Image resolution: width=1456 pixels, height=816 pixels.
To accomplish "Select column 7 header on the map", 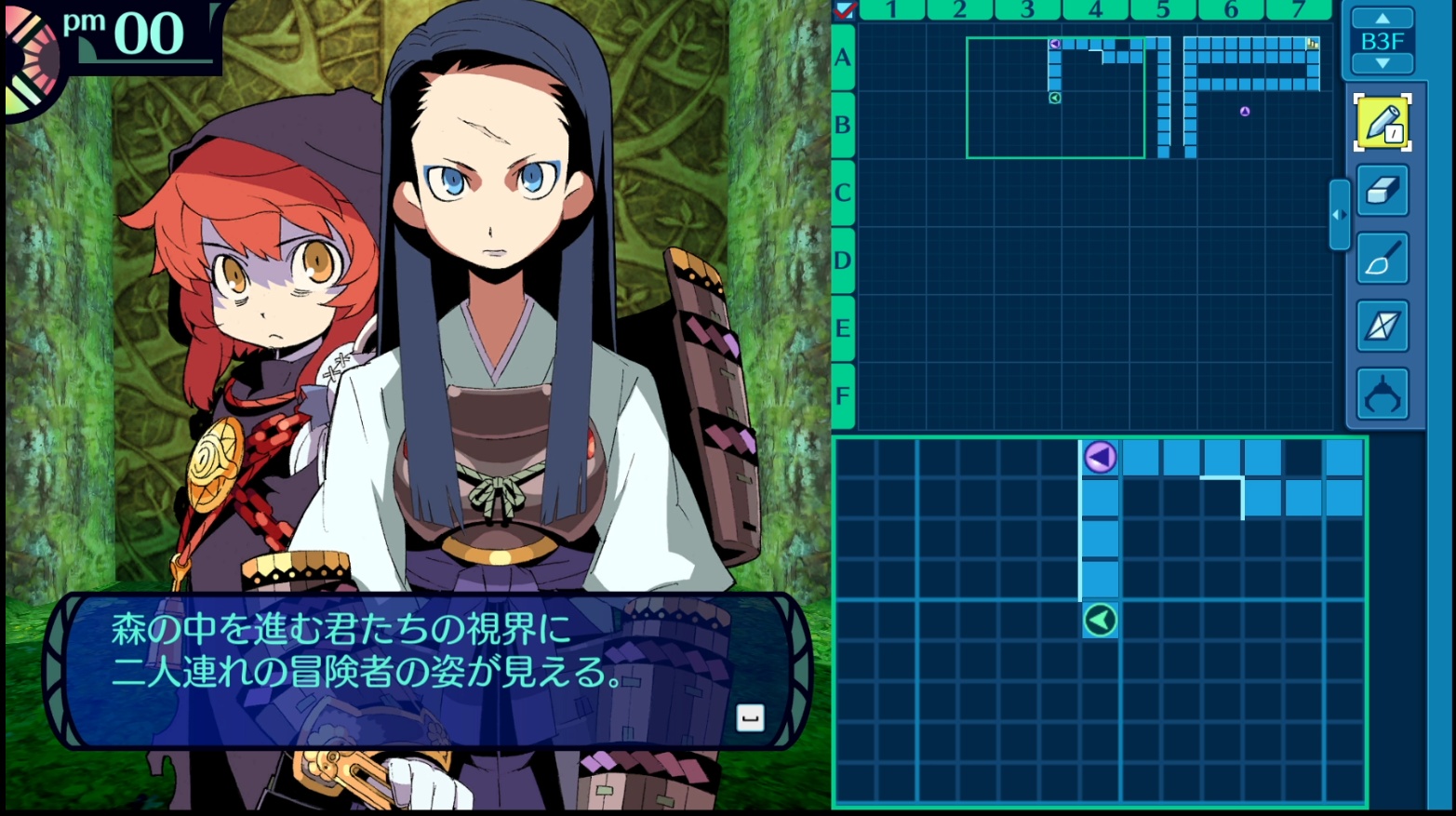I will pos(1299,10).
